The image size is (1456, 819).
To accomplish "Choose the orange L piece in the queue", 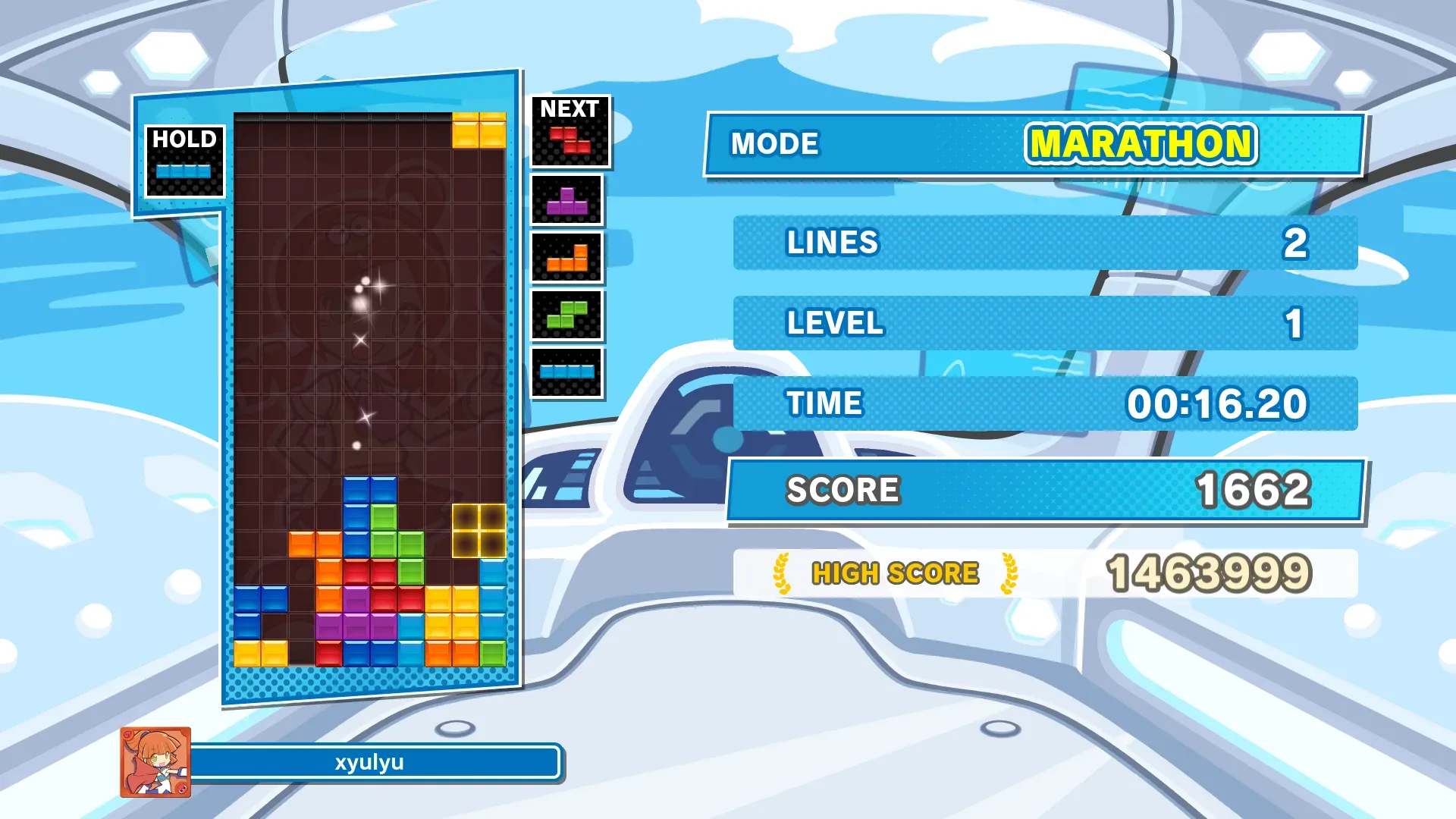I will tap(567, 259).
